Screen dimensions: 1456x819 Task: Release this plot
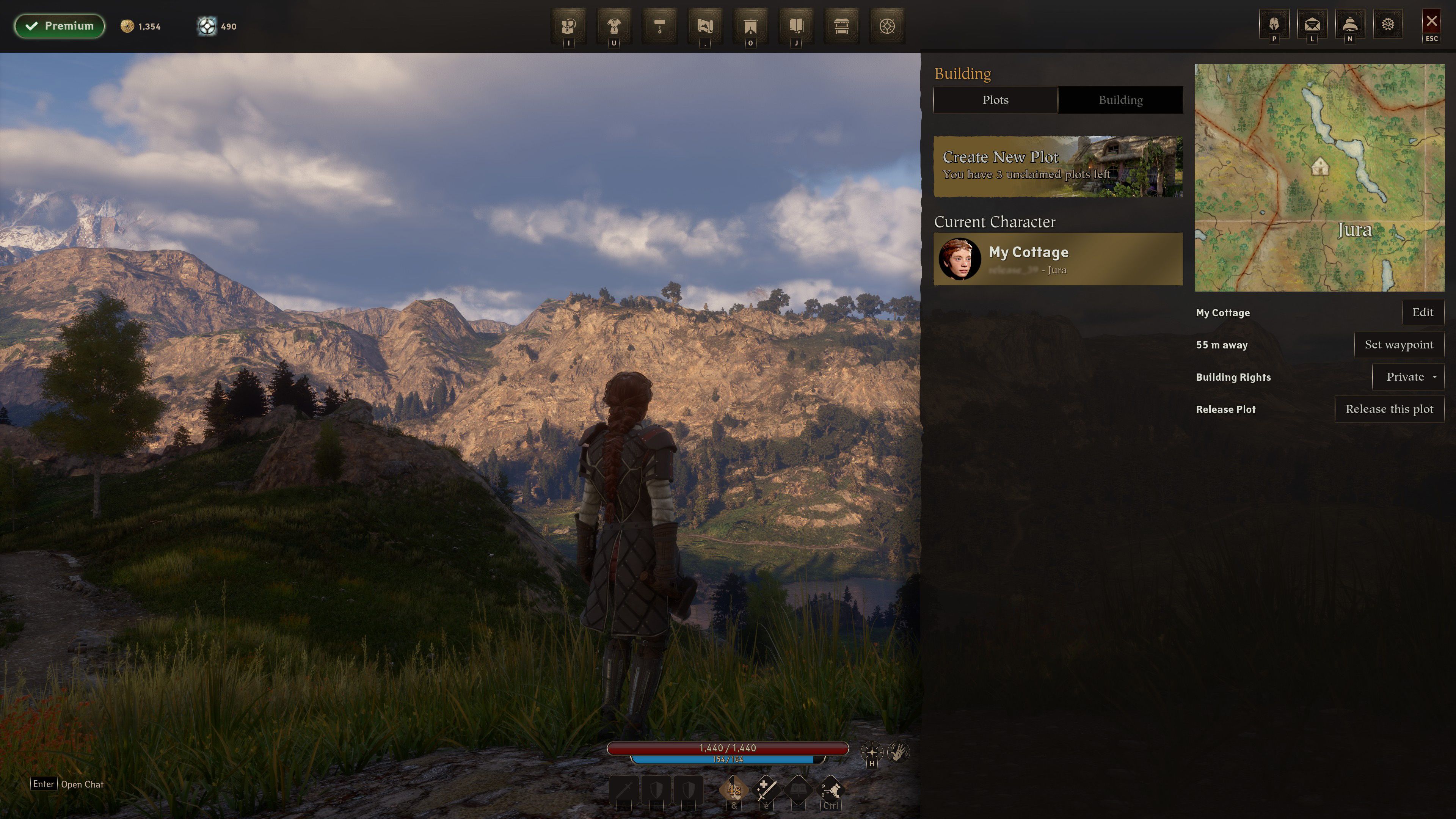[1389, 409]
